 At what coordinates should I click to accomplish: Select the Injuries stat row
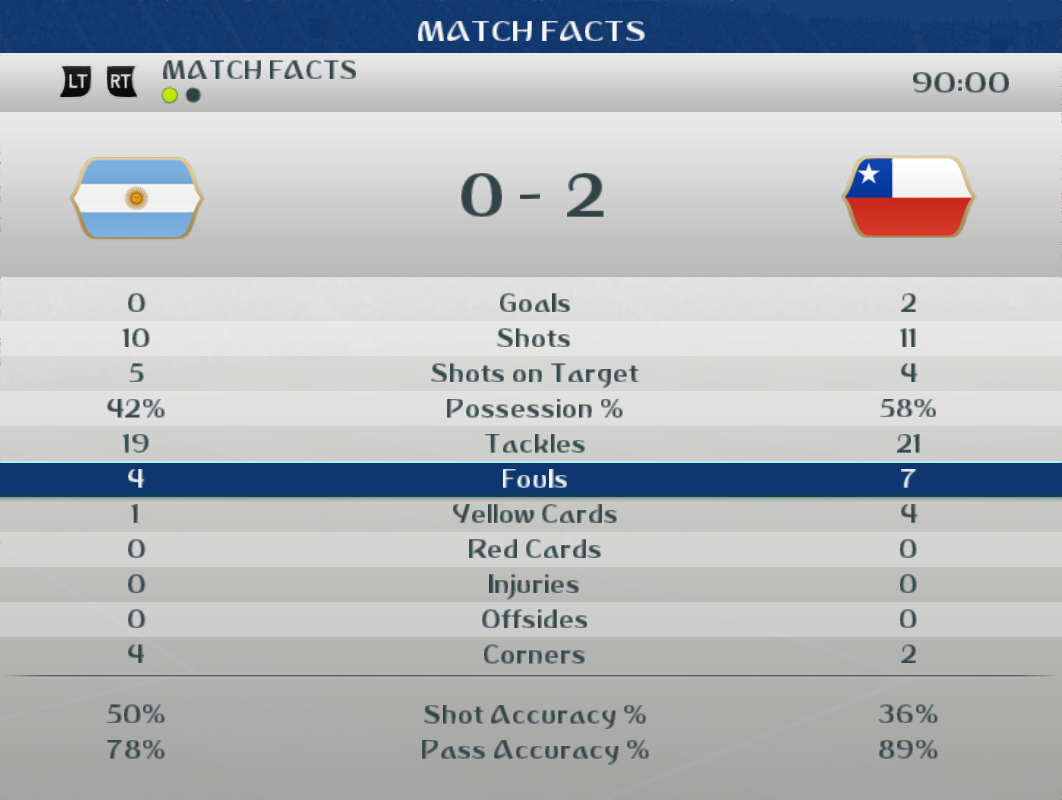point(534,584)
